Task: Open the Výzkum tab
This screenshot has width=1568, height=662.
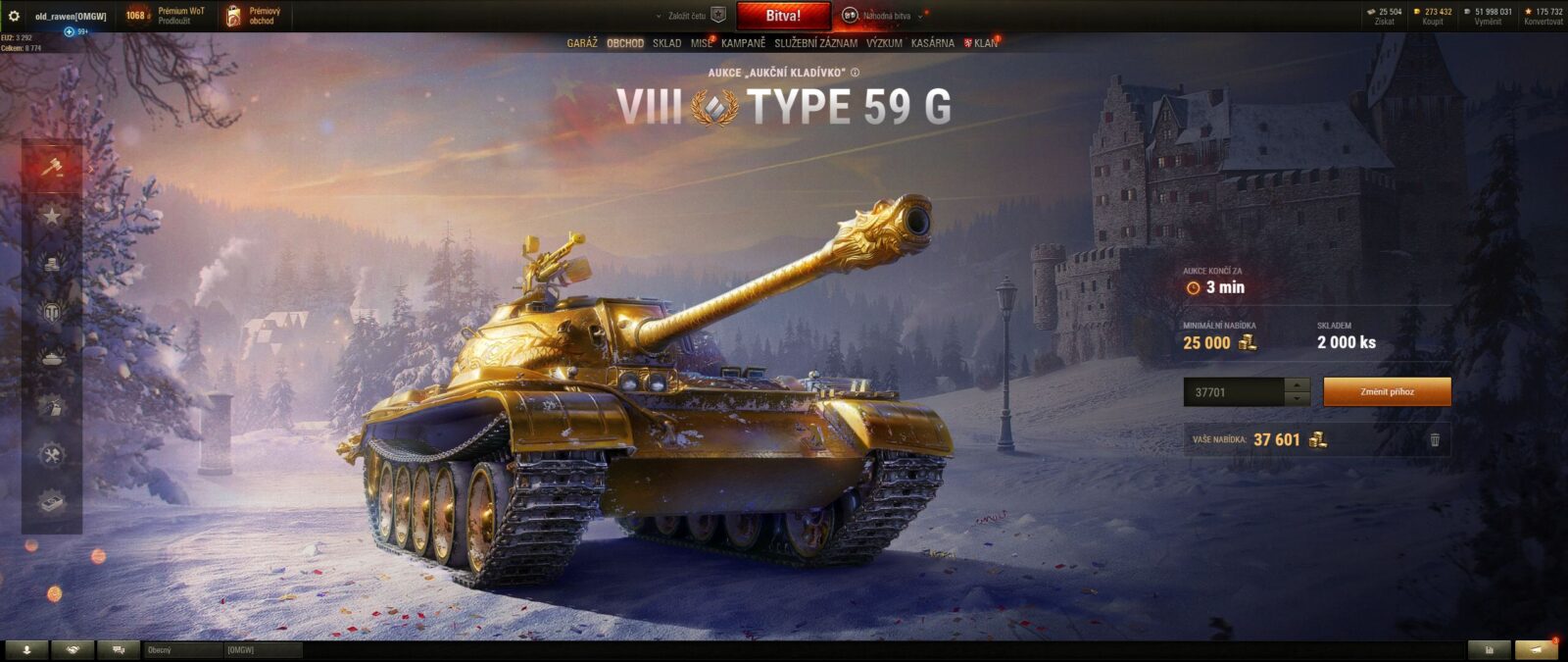Action: [884, 43]
